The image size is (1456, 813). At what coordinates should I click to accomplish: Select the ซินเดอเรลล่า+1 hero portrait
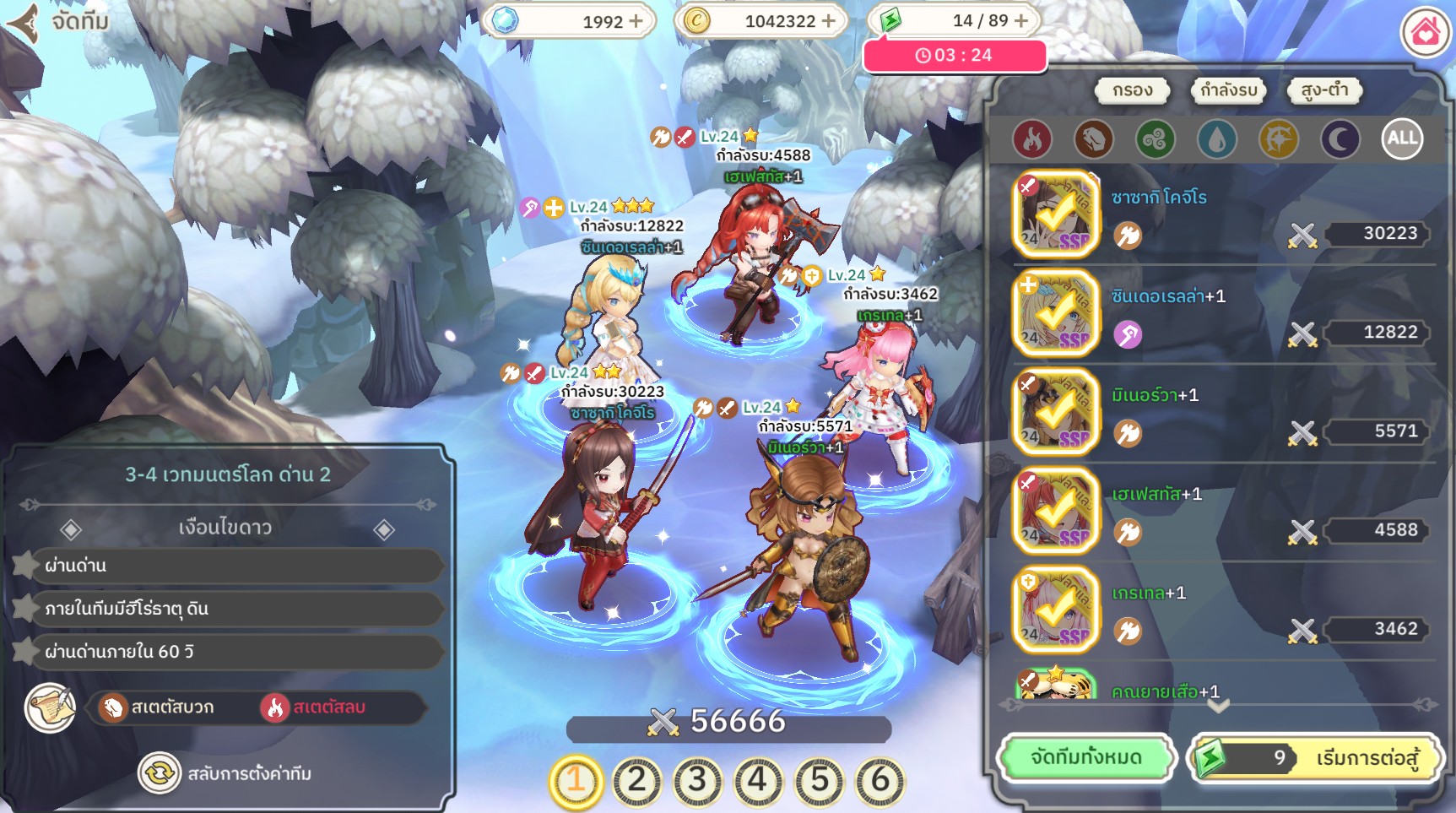tap(1055, 313)
